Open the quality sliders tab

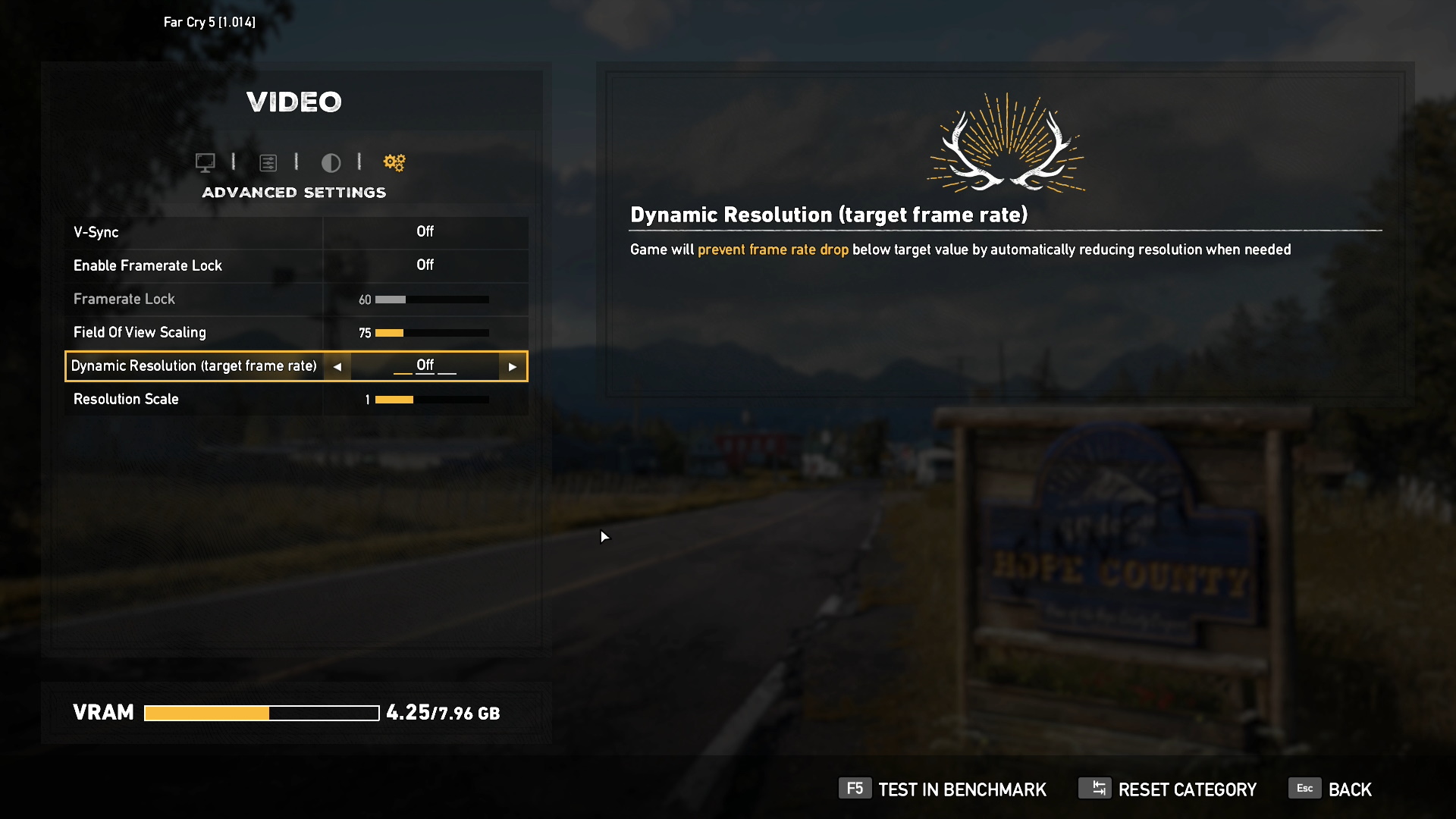point(268,162)
